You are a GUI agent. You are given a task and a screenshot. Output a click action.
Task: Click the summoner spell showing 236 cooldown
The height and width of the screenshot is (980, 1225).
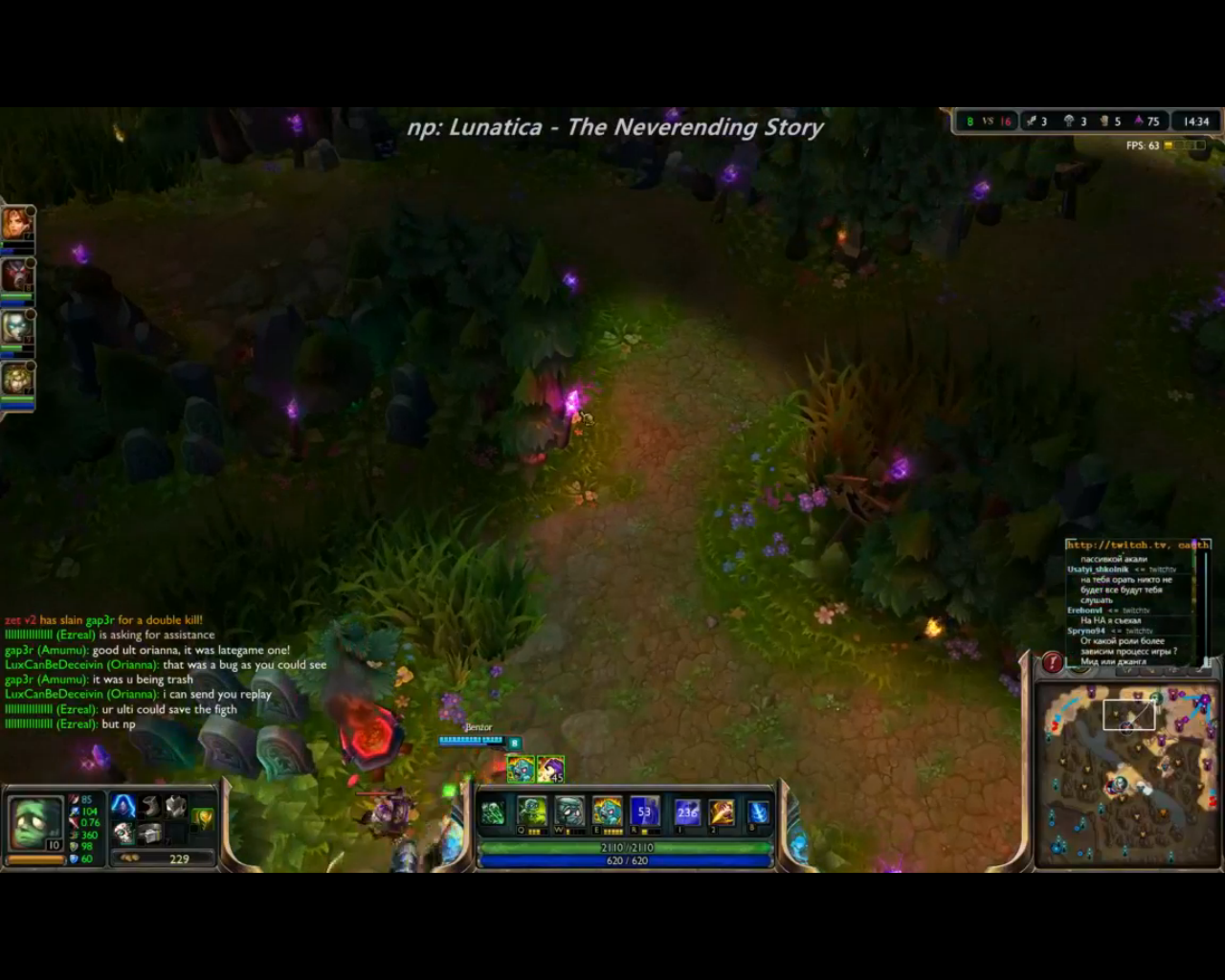click(x=687, y=812)
